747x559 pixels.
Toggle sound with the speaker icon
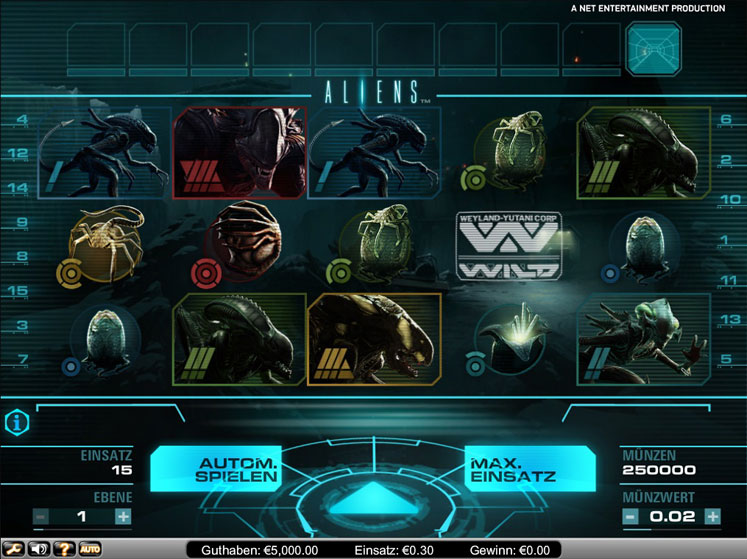point(39,549)
